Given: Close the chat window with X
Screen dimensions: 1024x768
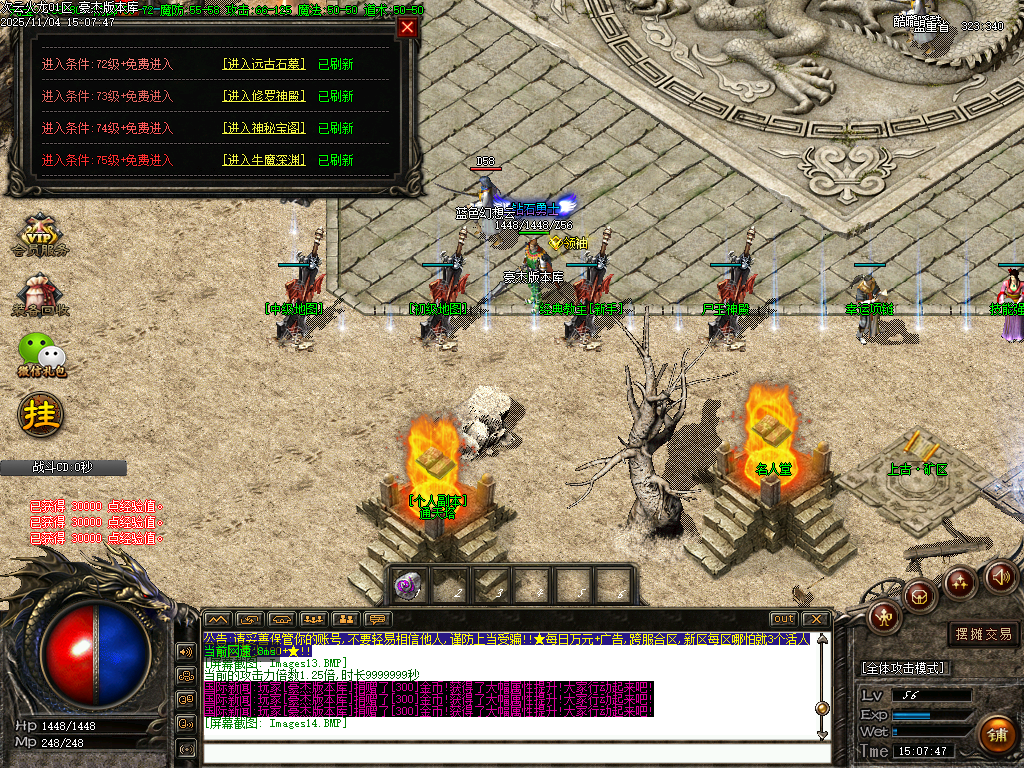Looking at the screenshot, I should (x=816, y=619).
